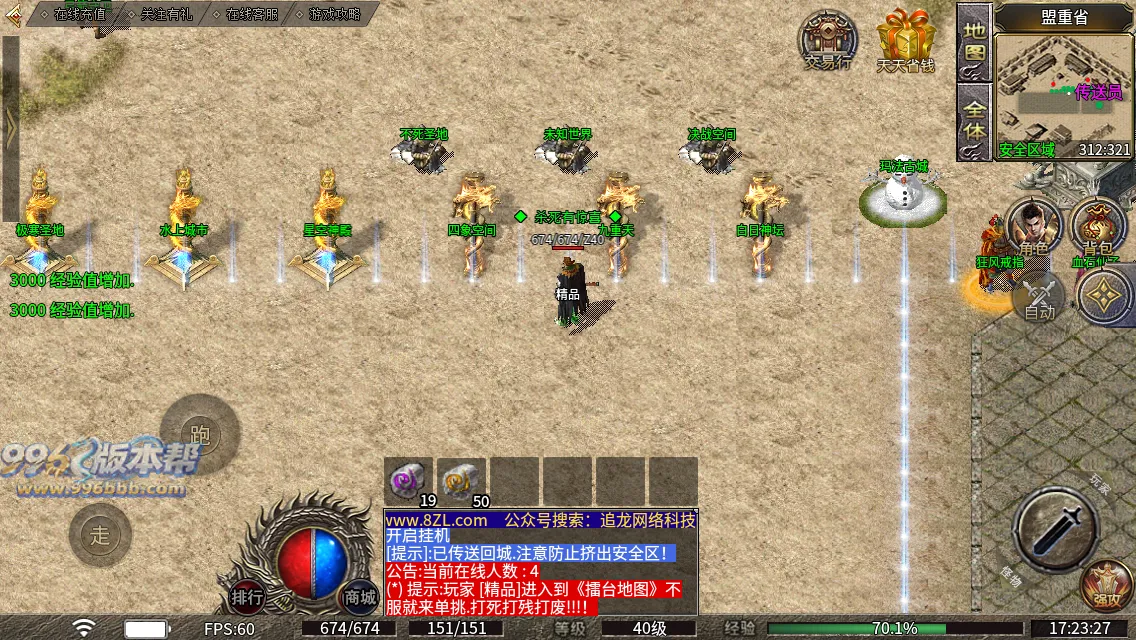This screenshot has width=1136, height=640.
Task: Open the 角色 character panel
Action: 1034,228
